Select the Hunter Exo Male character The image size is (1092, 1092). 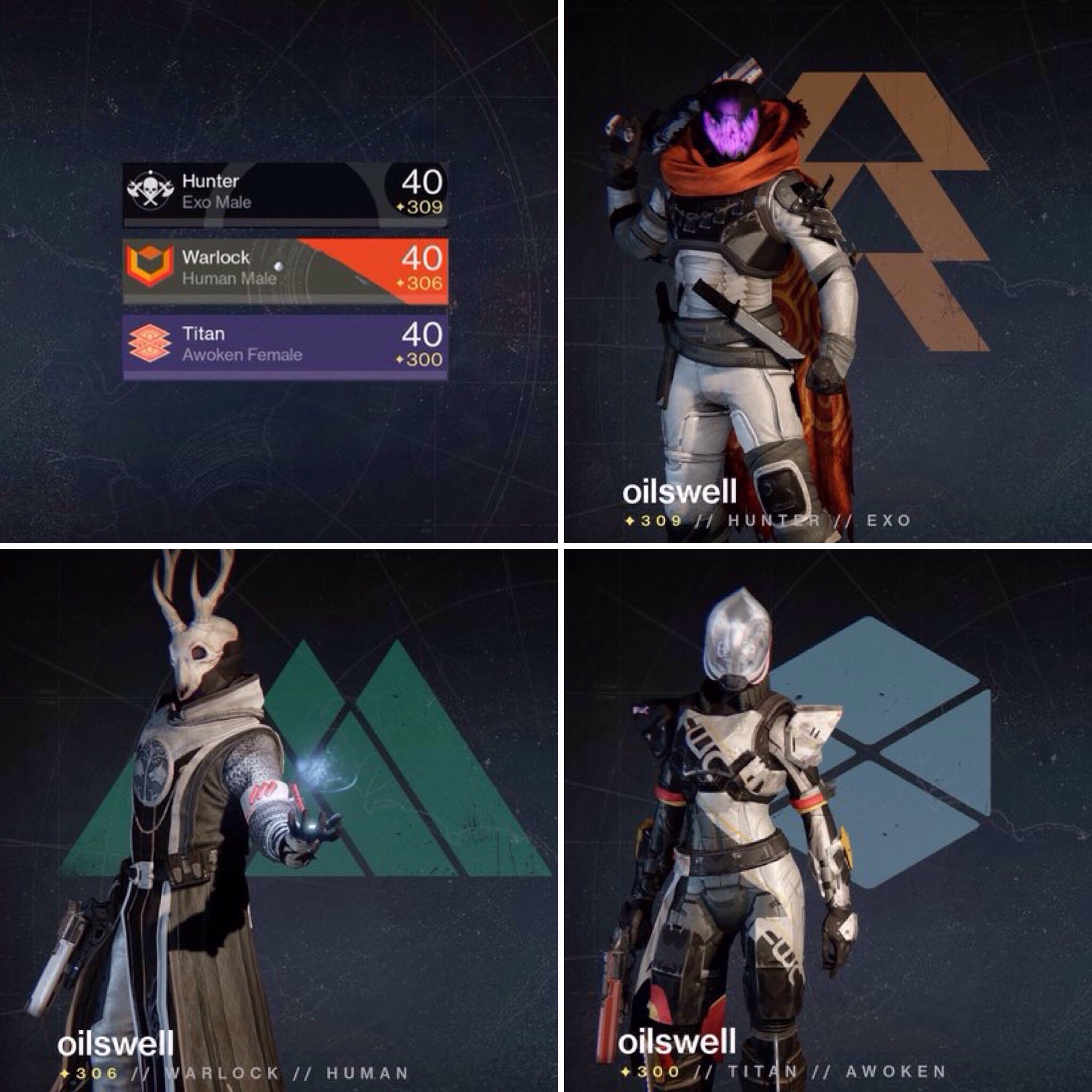coord(285,194)
